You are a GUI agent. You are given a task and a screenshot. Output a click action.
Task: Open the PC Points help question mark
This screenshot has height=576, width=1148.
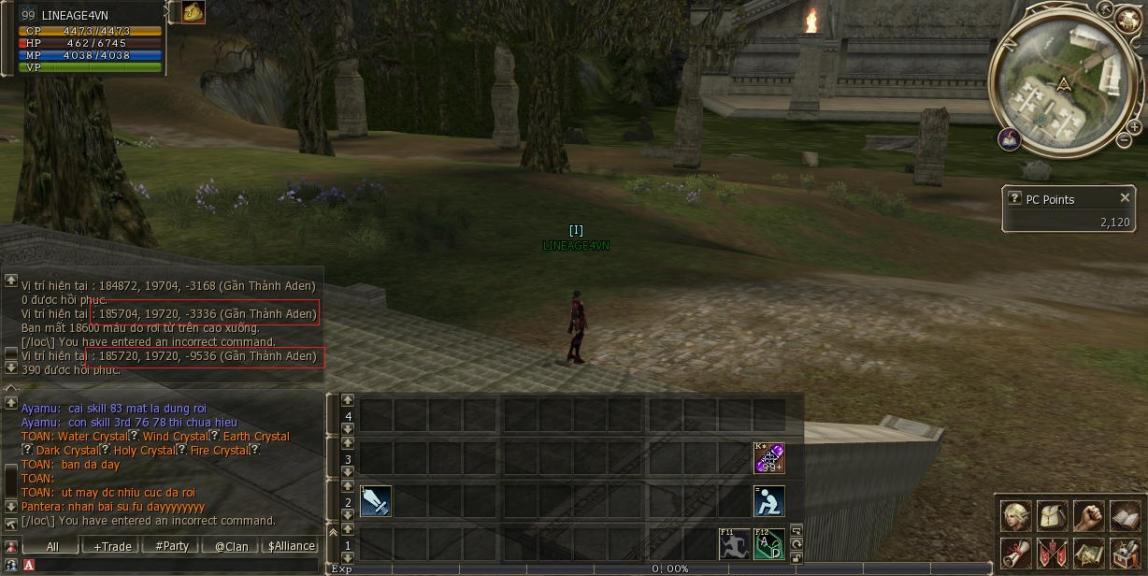[1014, 199]
